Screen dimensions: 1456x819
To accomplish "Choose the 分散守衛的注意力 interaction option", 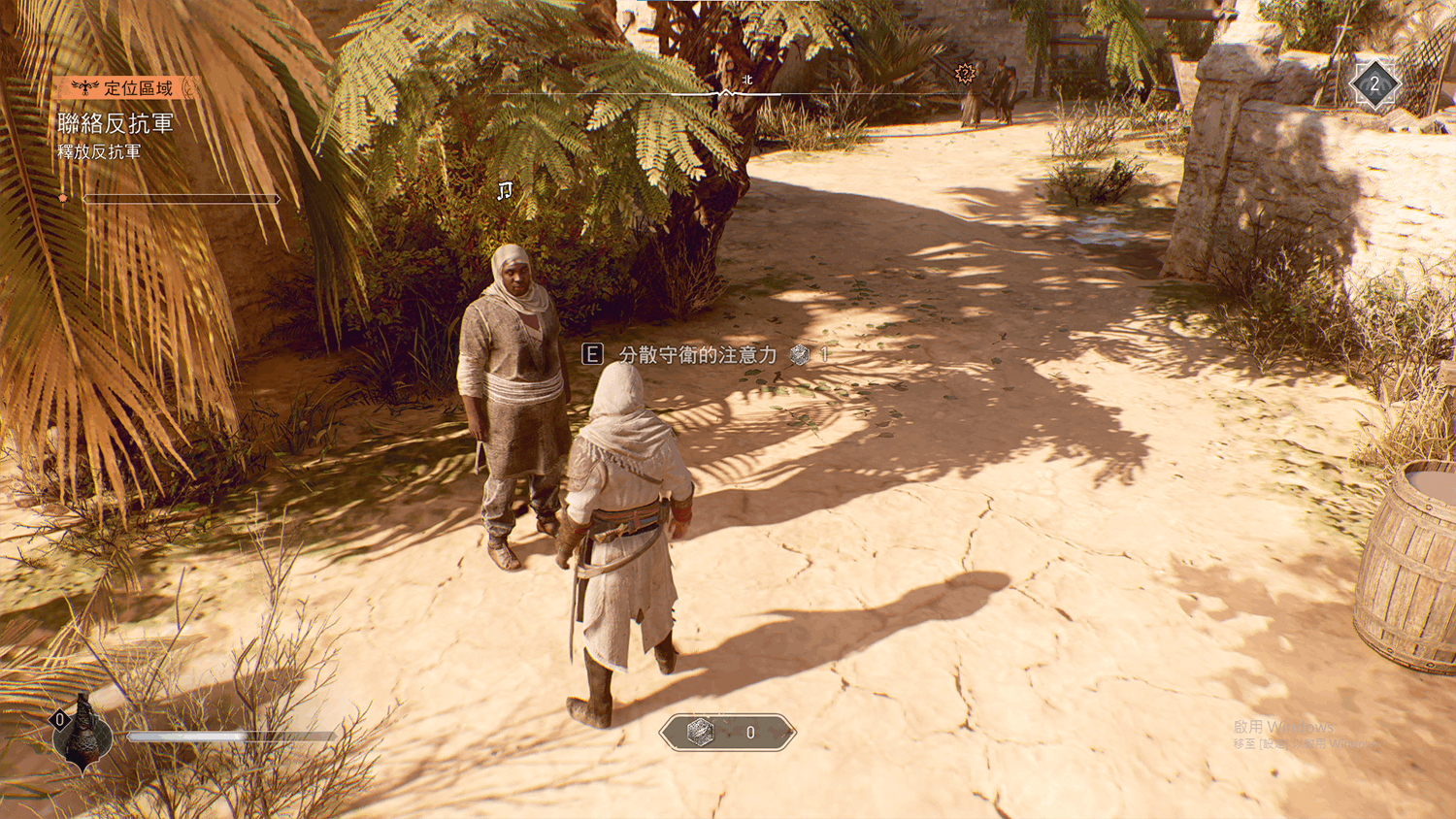I will point(698,355).
